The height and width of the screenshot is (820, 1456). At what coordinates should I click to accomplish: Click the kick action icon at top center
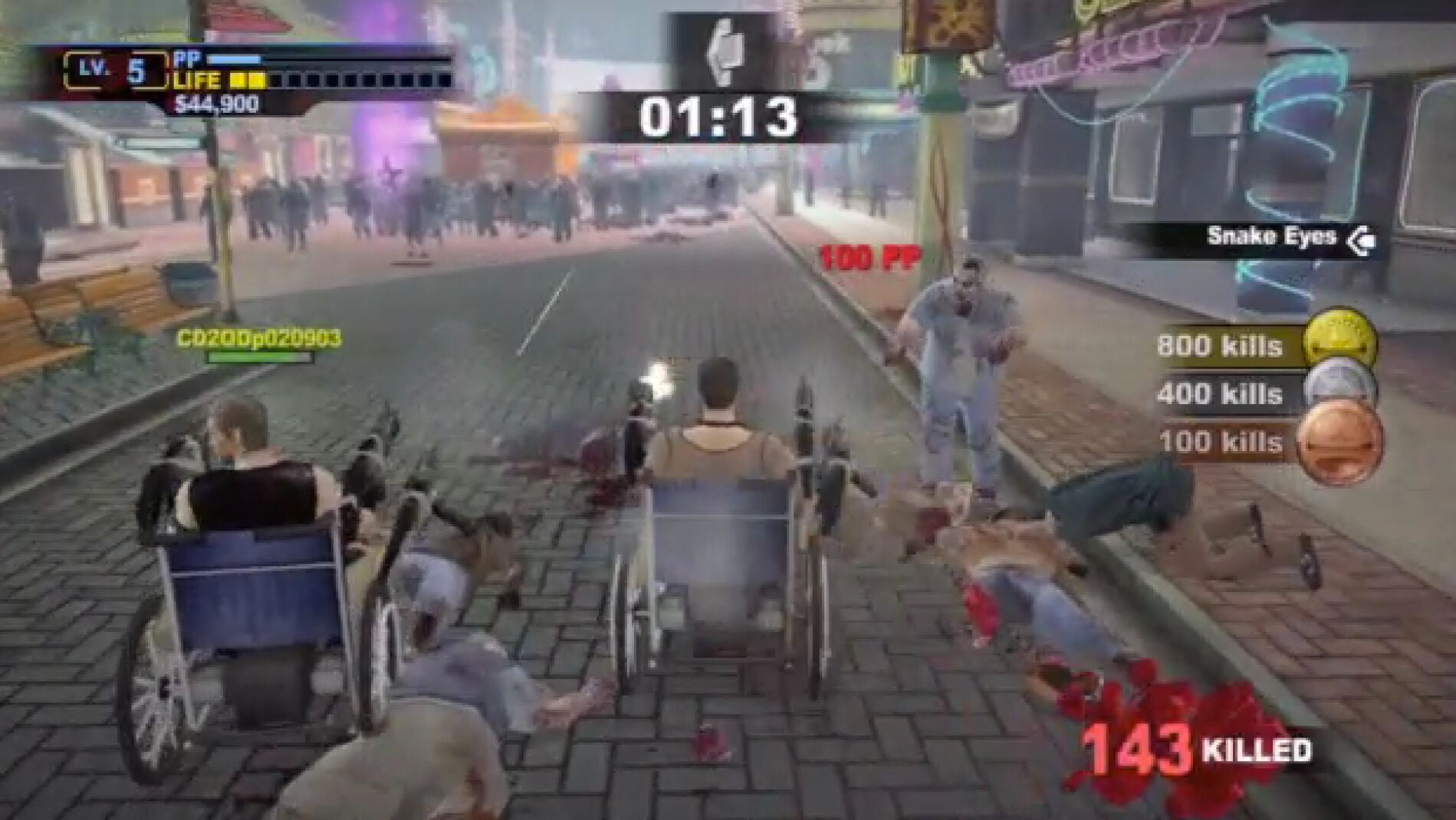click(727, 51)
